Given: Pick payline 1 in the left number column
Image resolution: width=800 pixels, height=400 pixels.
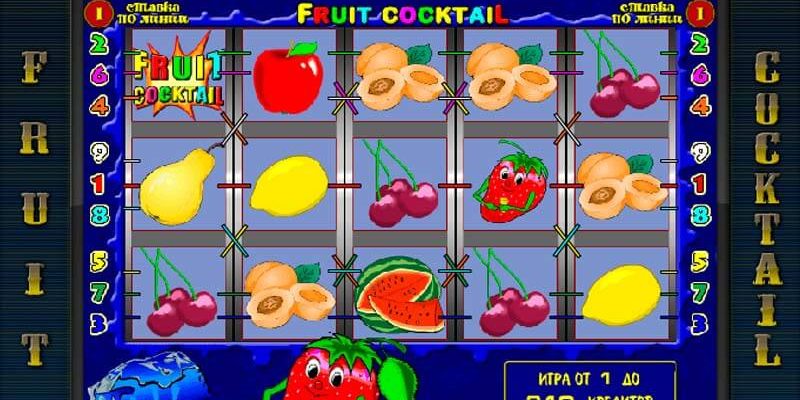Looking at the screenshot, I should click(99, 184).
